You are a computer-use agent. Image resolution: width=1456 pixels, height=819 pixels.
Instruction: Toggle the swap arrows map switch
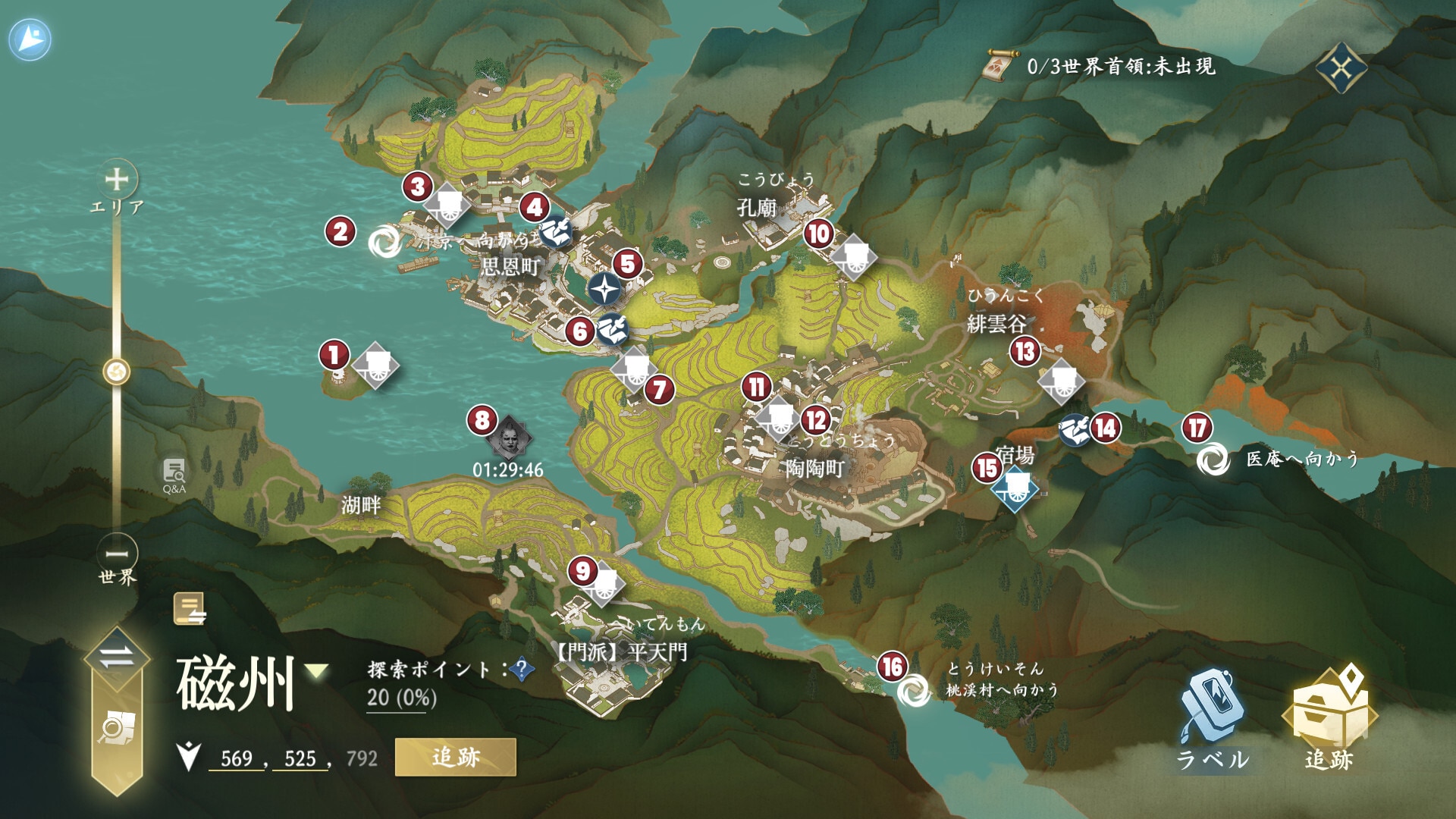pyautogui.click(x=116, y=657)
